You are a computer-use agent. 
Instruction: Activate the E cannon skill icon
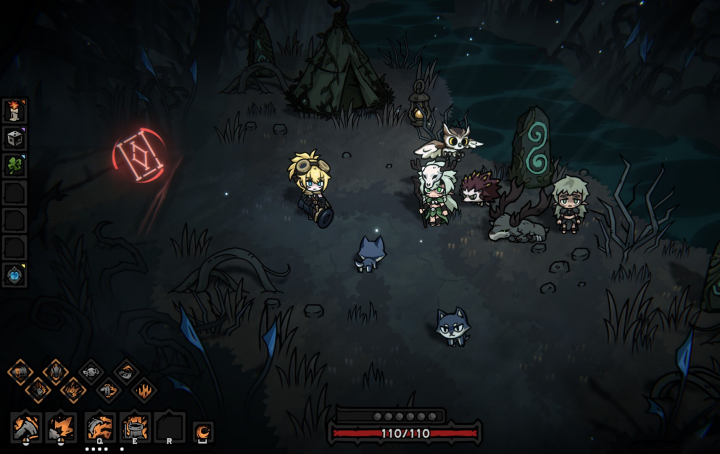[x=135, y=427]
